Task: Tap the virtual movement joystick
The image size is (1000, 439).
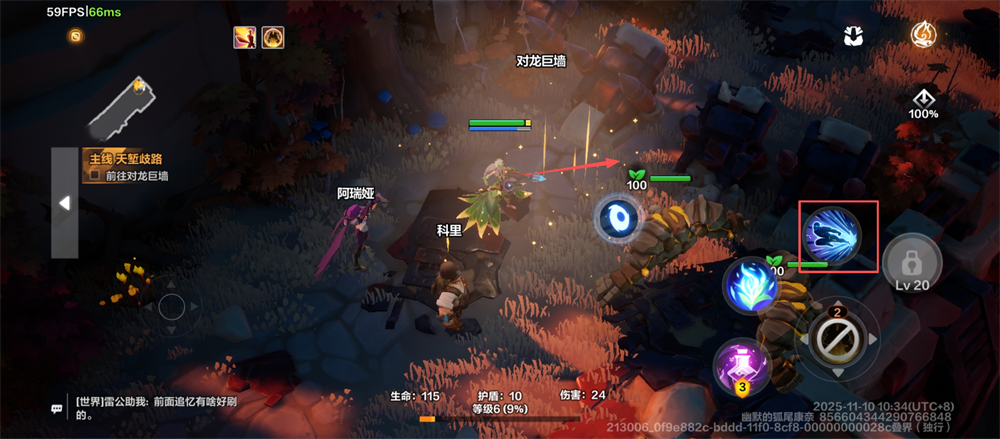Action: coord(172,307)
